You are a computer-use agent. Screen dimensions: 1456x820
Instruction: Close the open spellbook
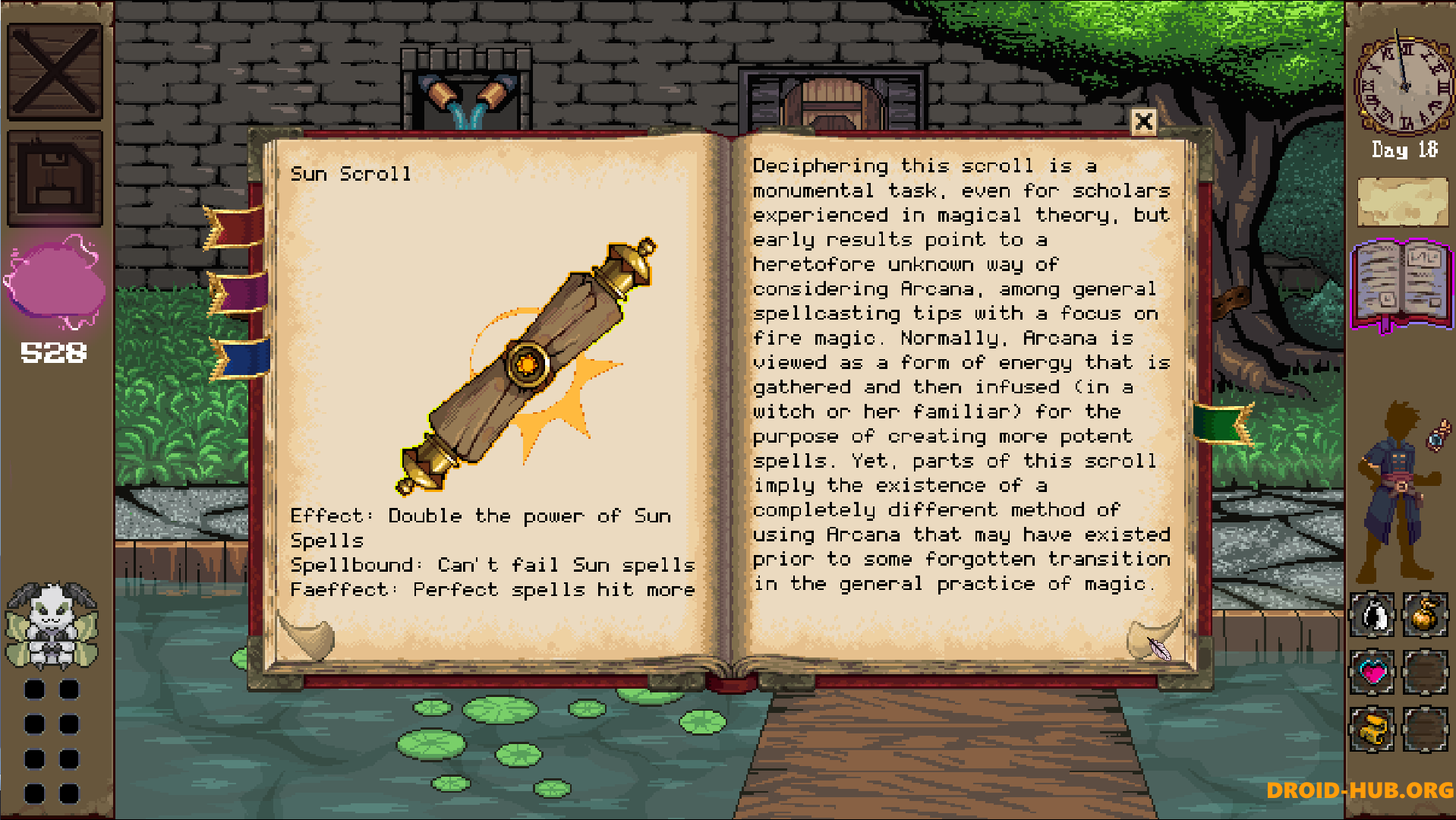1143,121
